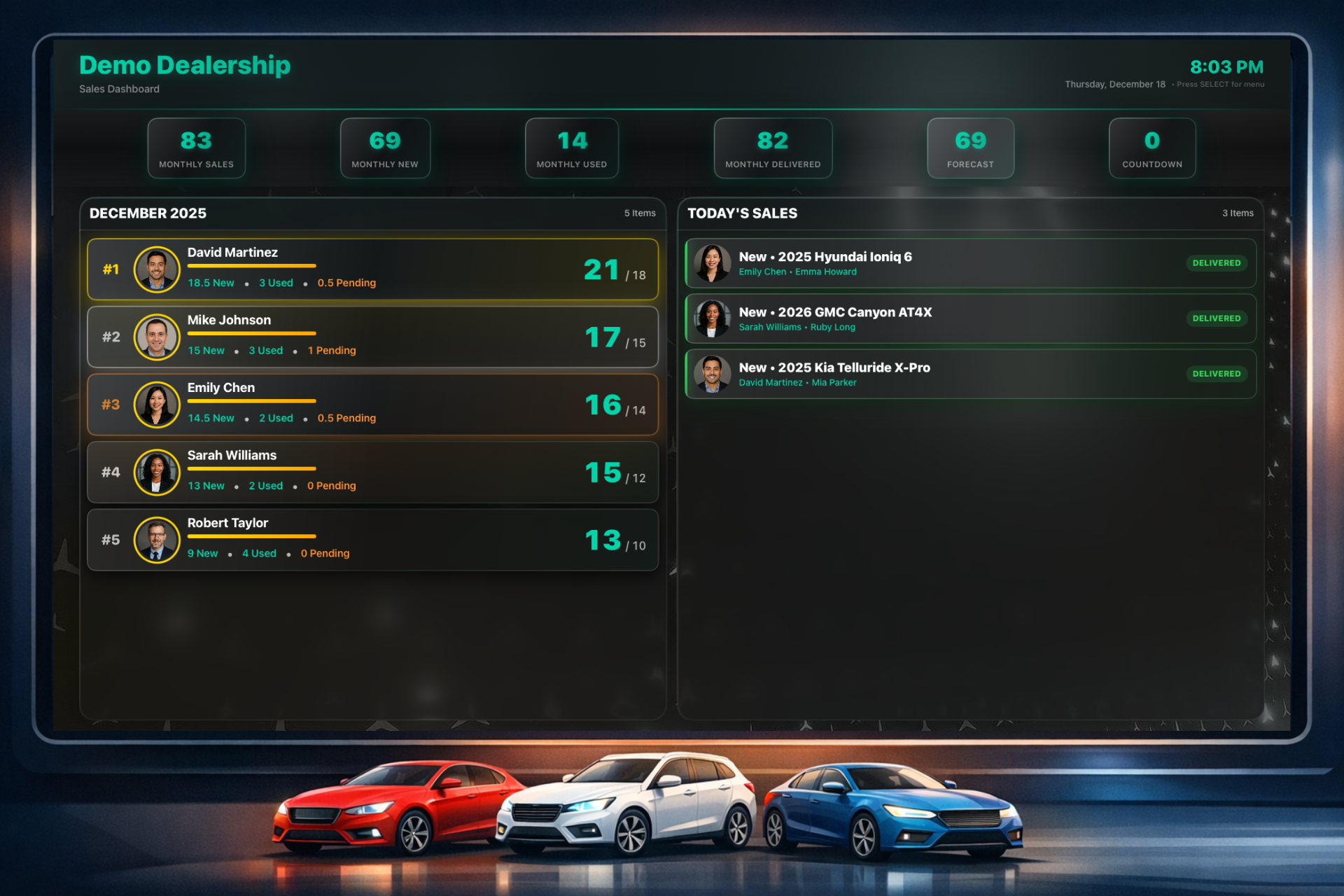Select Emily Chen's avatar photo
The width and height of the screenshot is (1344, 896).
(x=157, y=405)
